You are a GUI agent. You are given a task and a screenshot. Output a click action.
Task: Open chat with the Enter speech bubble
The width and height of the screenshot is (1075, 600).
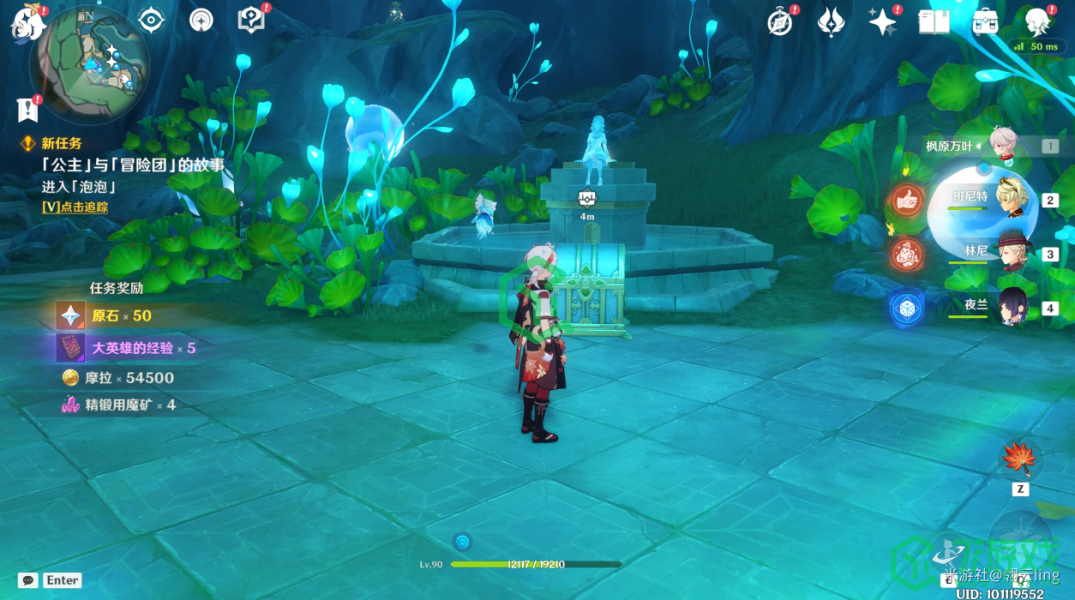coord(28,580)
